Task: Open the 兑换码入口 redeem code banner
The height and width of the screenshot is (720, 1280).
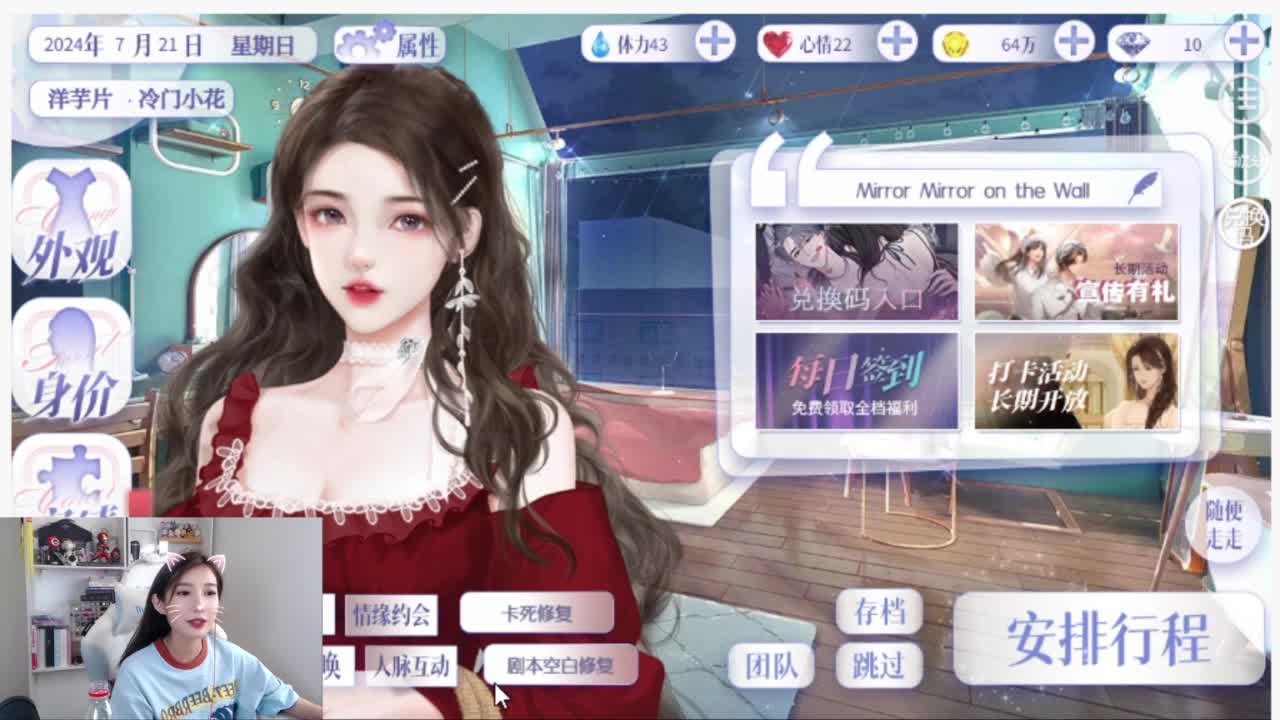Action: pyautogui.click(x=857, y=271)
